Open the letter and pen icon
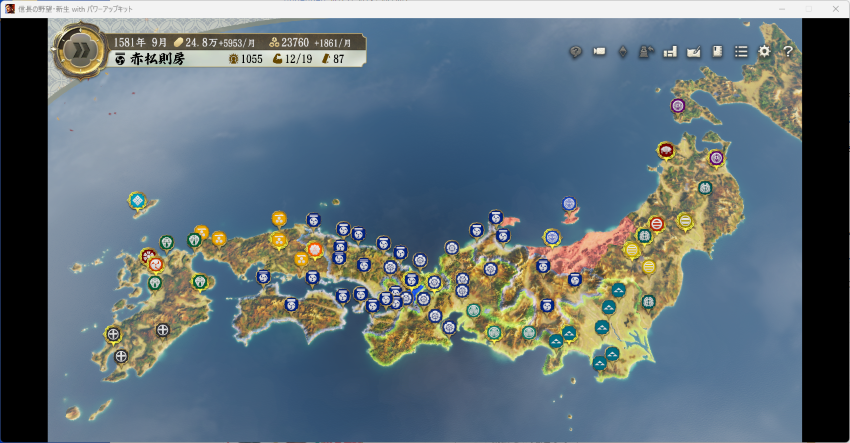Screen dimensions: 850x443 coord(694,52)
